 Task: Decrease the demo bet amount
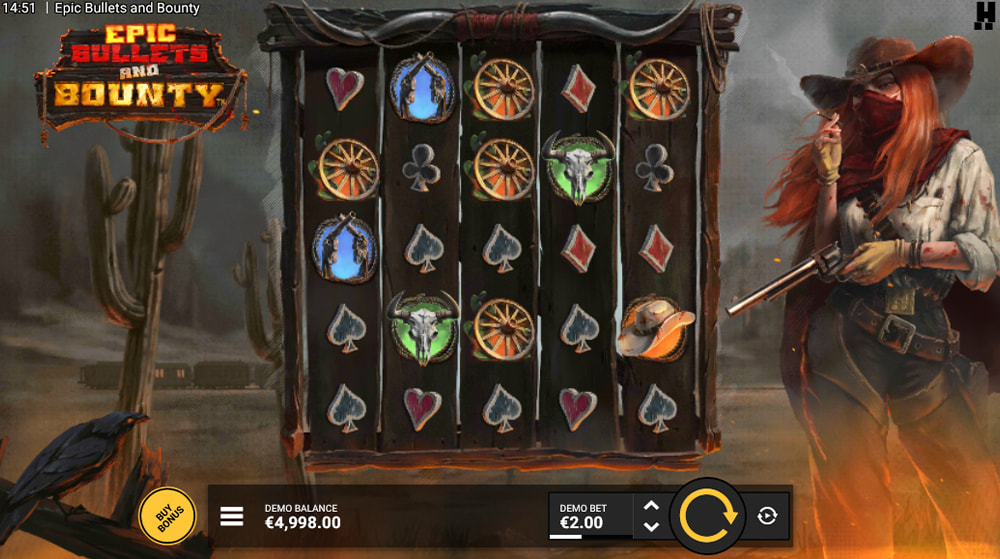(x=651, y=527)
